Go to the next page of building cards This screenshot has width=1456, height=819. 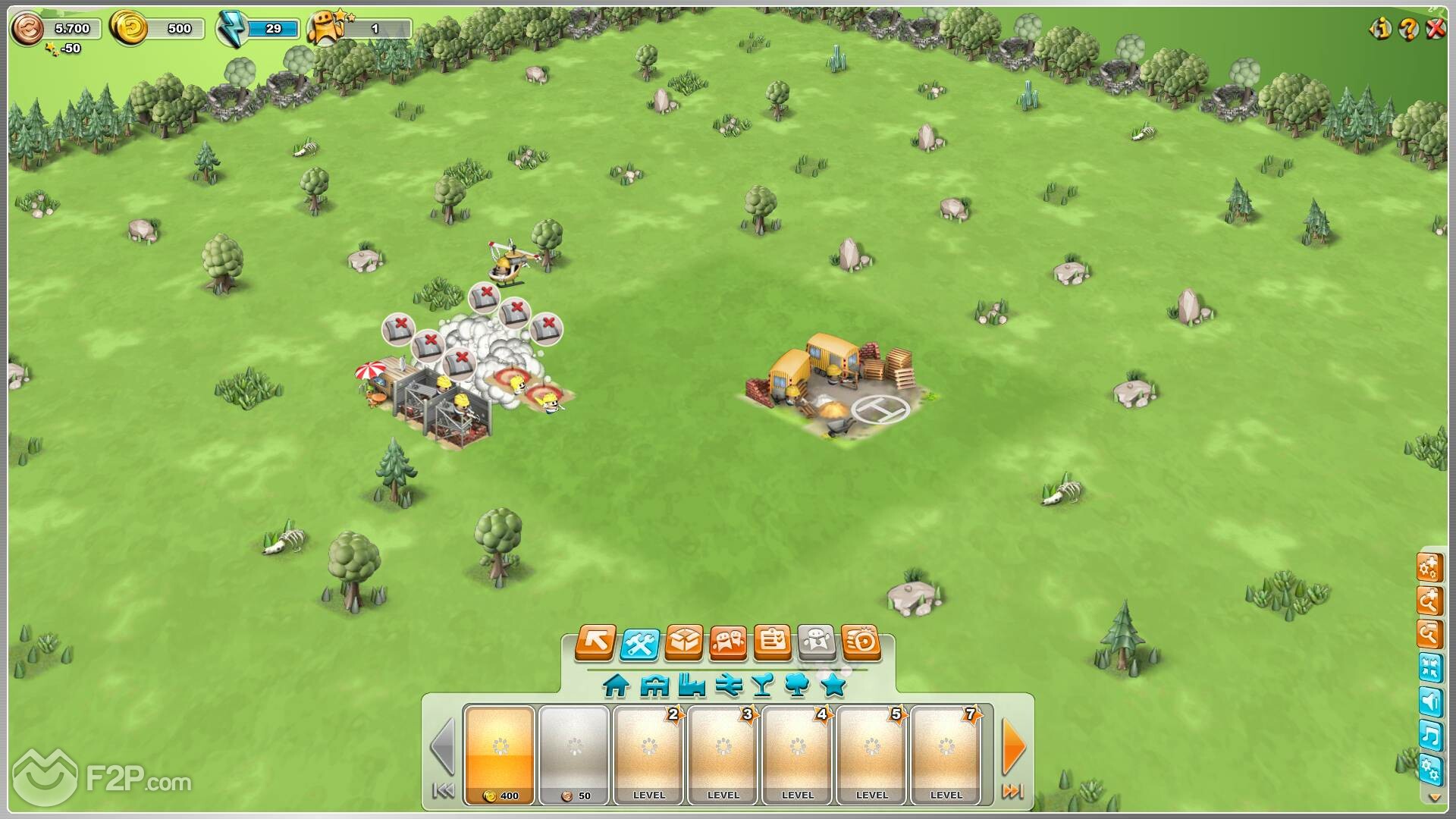[x=1014, y=747]
